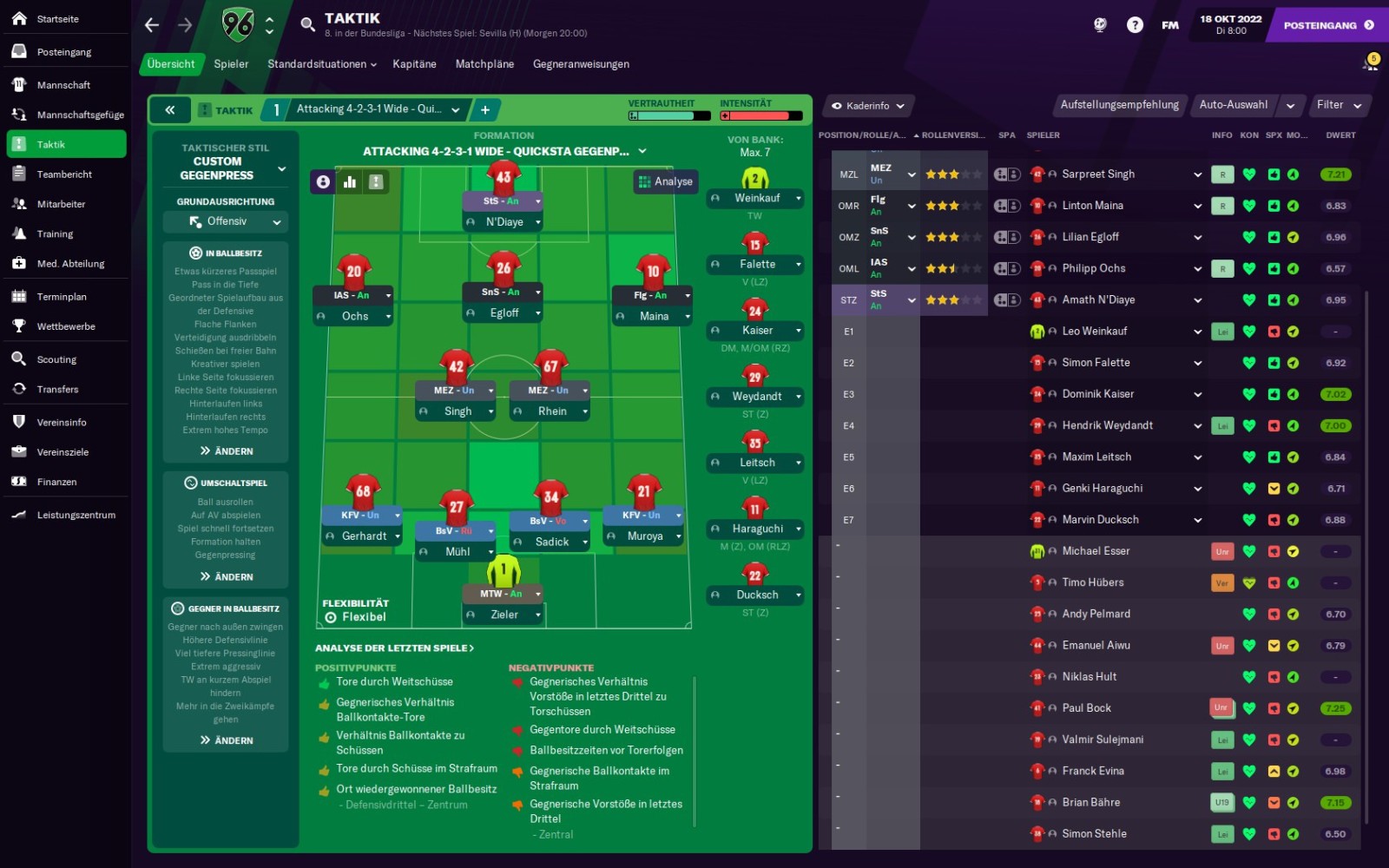Select Transfers in the sidebar
Image resolution: width=1389 pixels, height=868 pixels.
coord(57,390)
